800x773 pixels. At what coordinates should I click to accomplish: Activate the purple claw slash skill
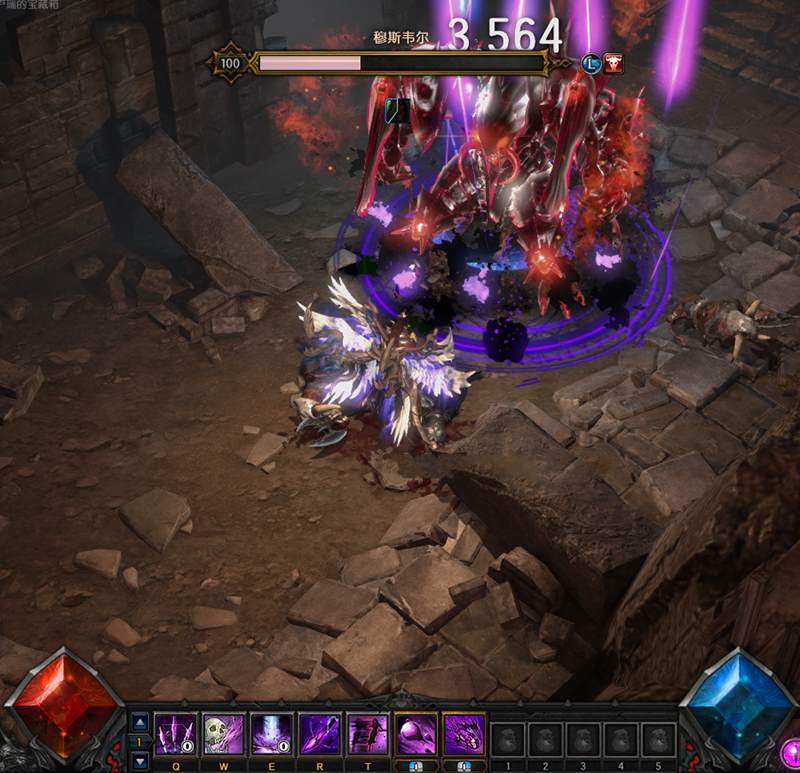click(x=173, y=733)
